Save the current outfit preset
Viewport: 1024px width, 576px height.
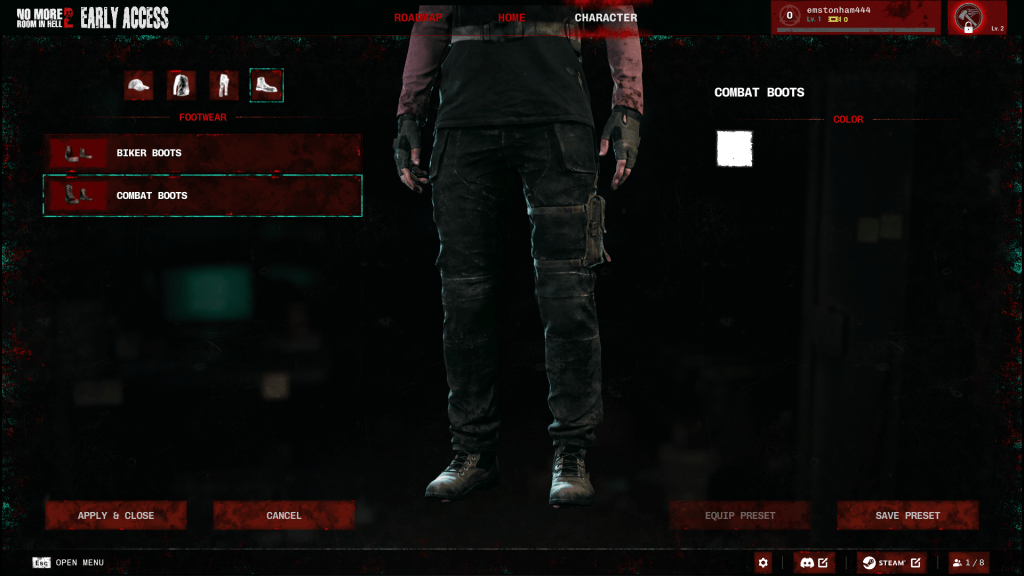click(907, 516)
